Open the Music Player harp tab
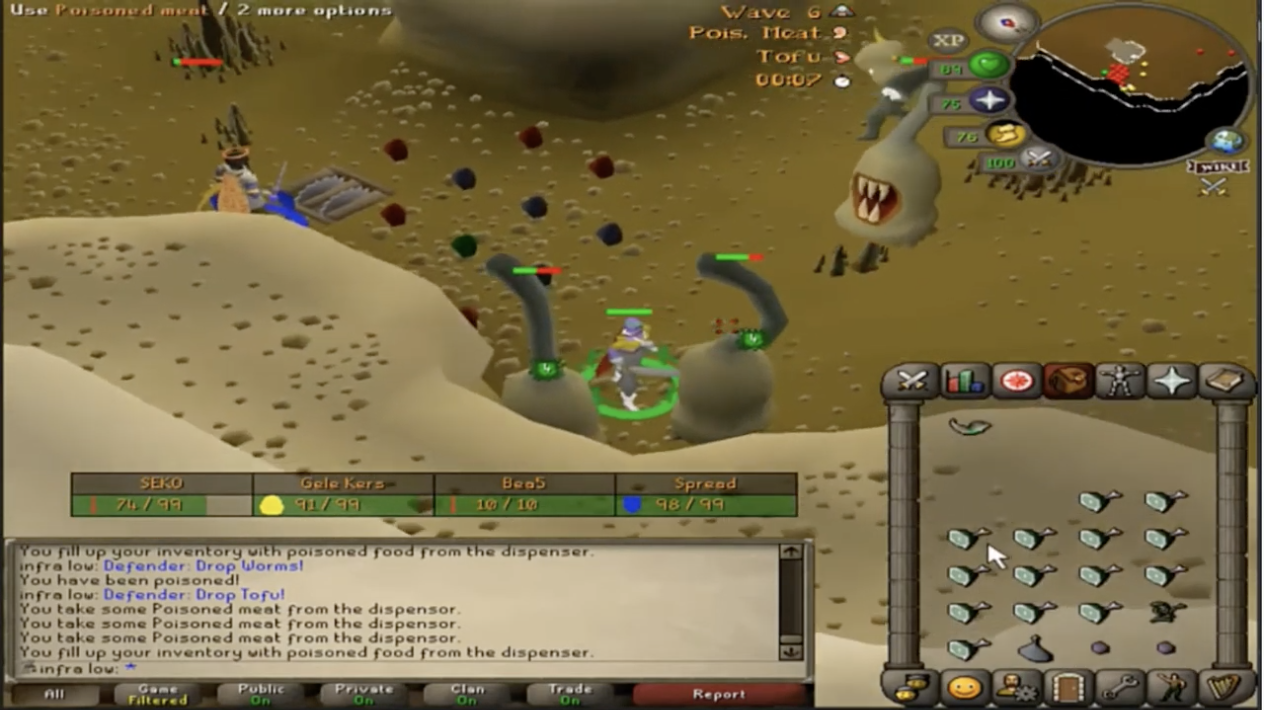The height and width of the screenshot is (710, 1264). [1225, 688]
